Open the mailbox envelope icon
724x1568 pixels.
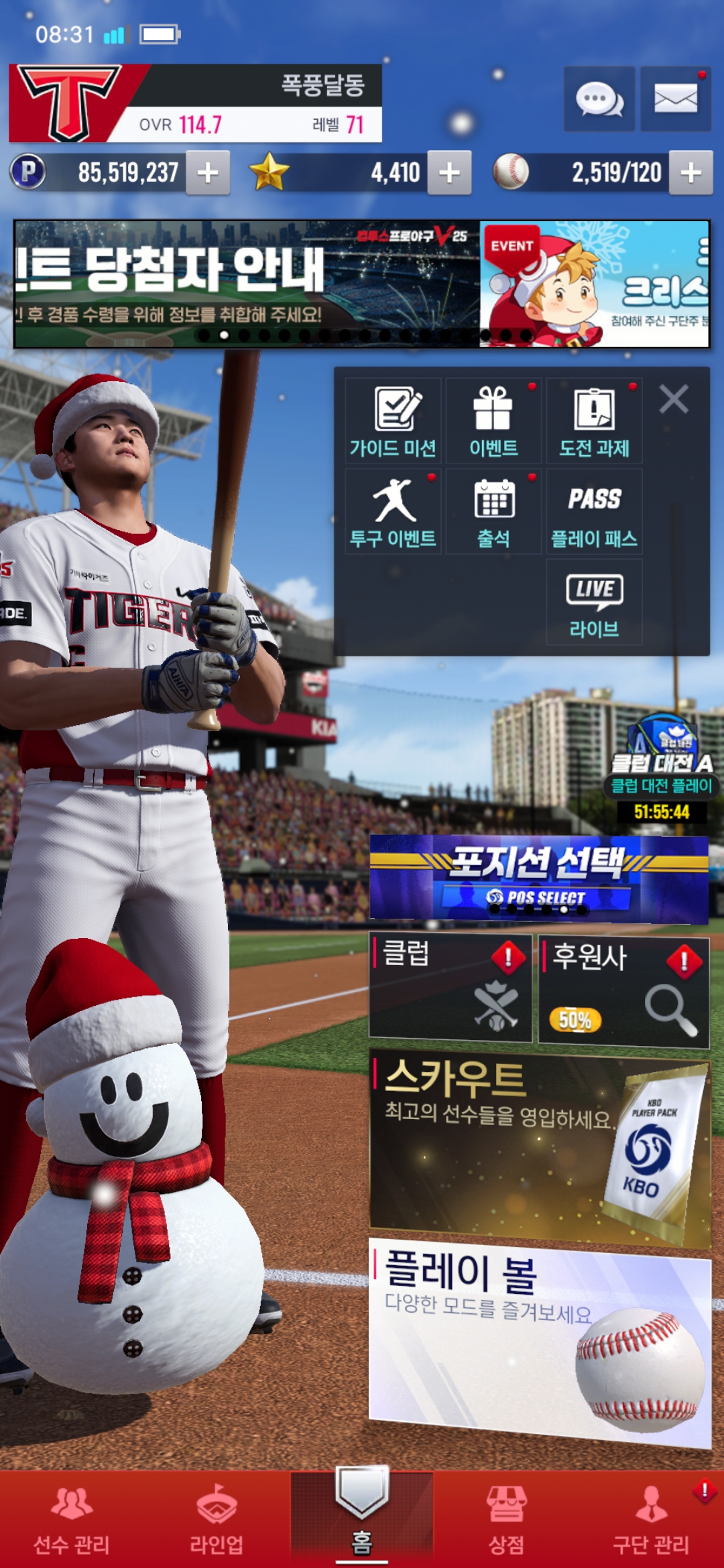point(675,99)
